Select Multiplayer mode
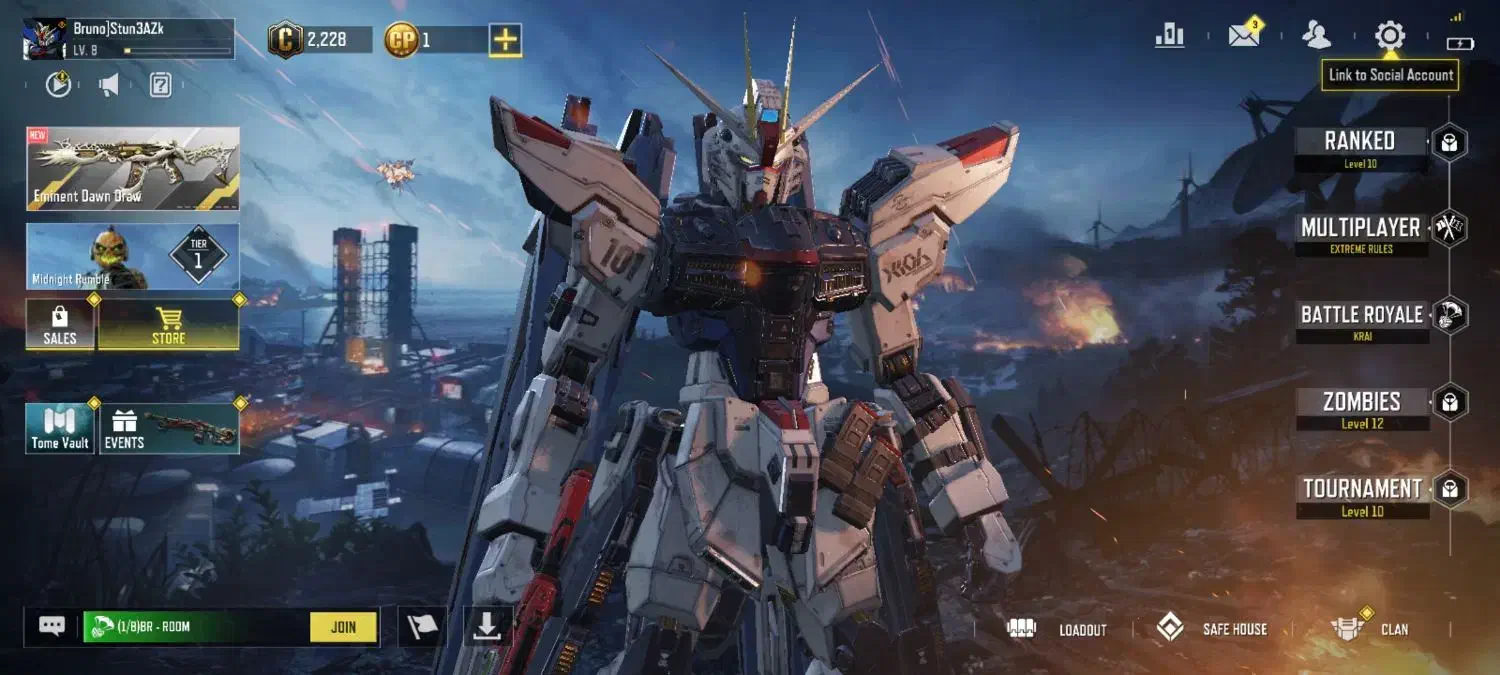 pyautogui.click(x=1361, y=229)
